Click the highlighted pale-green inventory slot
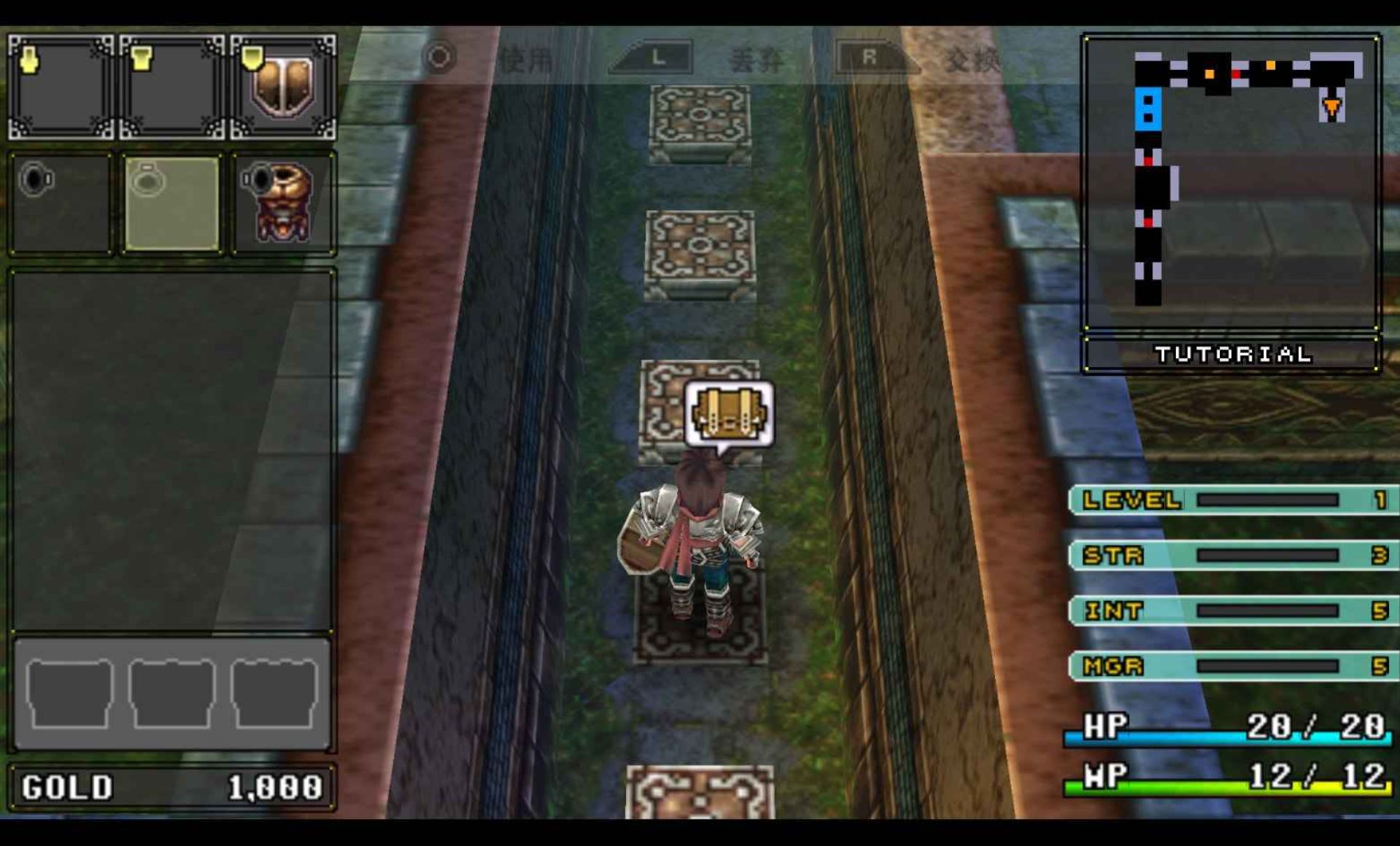Image resolution: width=1400 pixels, height=846 pixels. pos(172,203)
